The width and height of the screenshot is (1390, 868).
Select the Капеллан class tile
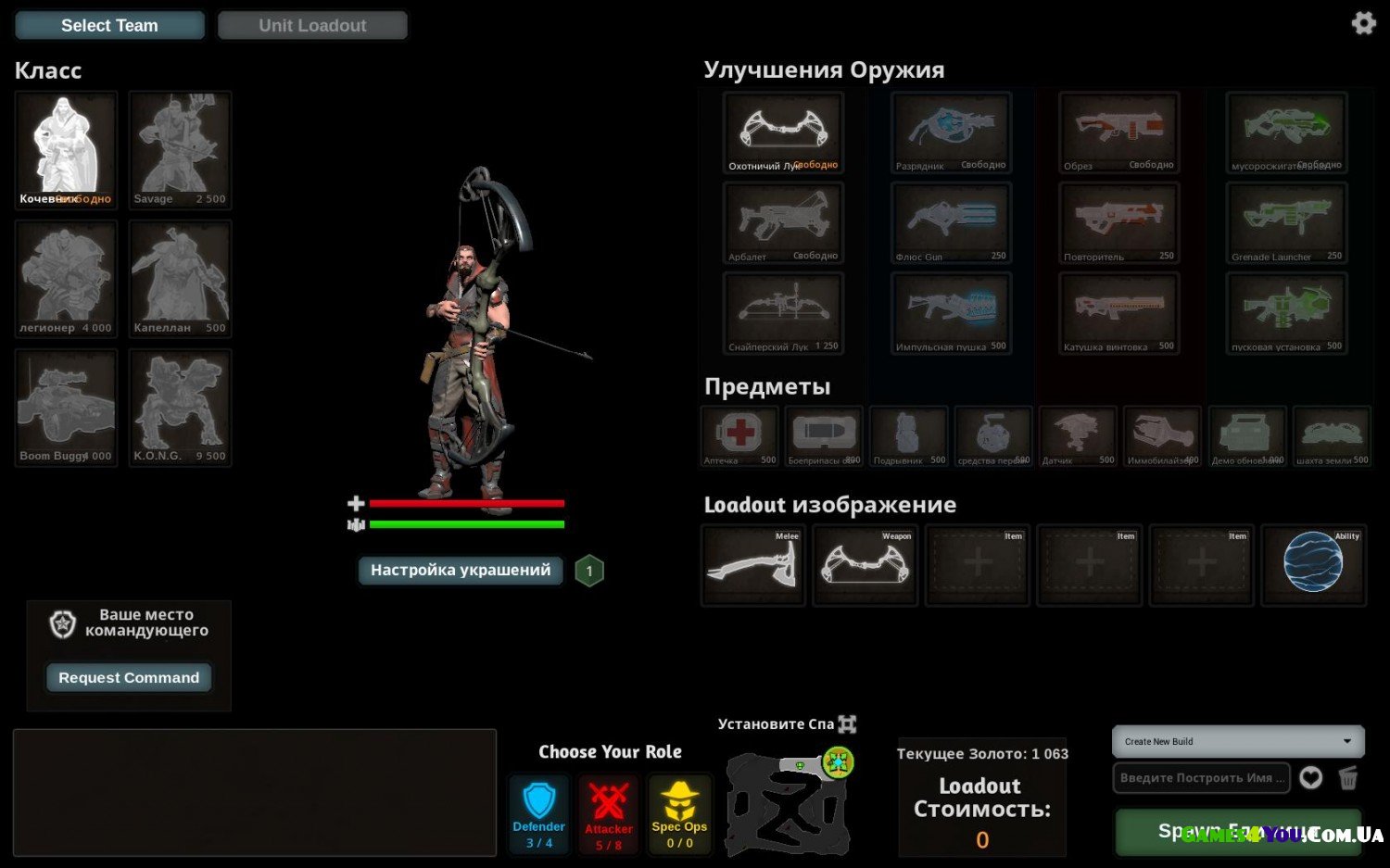[x=180, y=279]
